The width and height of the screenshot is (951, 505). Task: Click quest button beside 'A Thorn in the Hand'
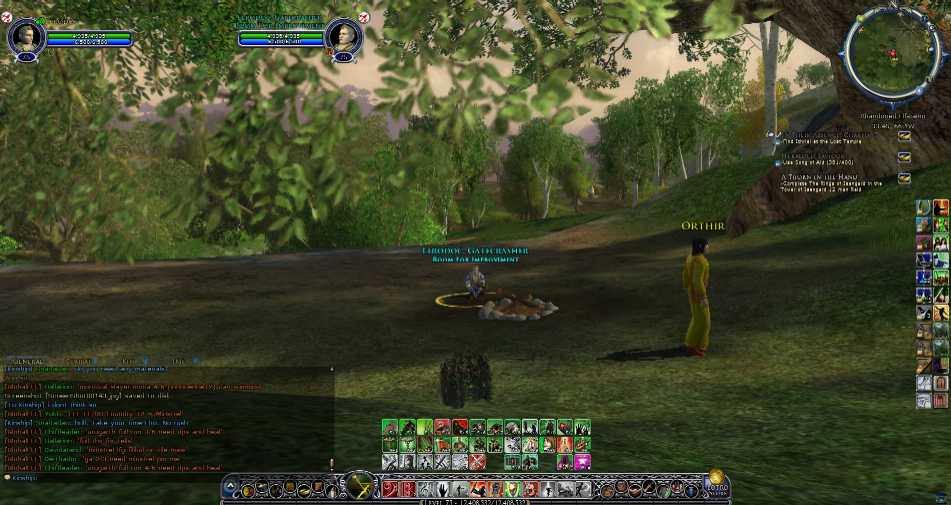904,178
